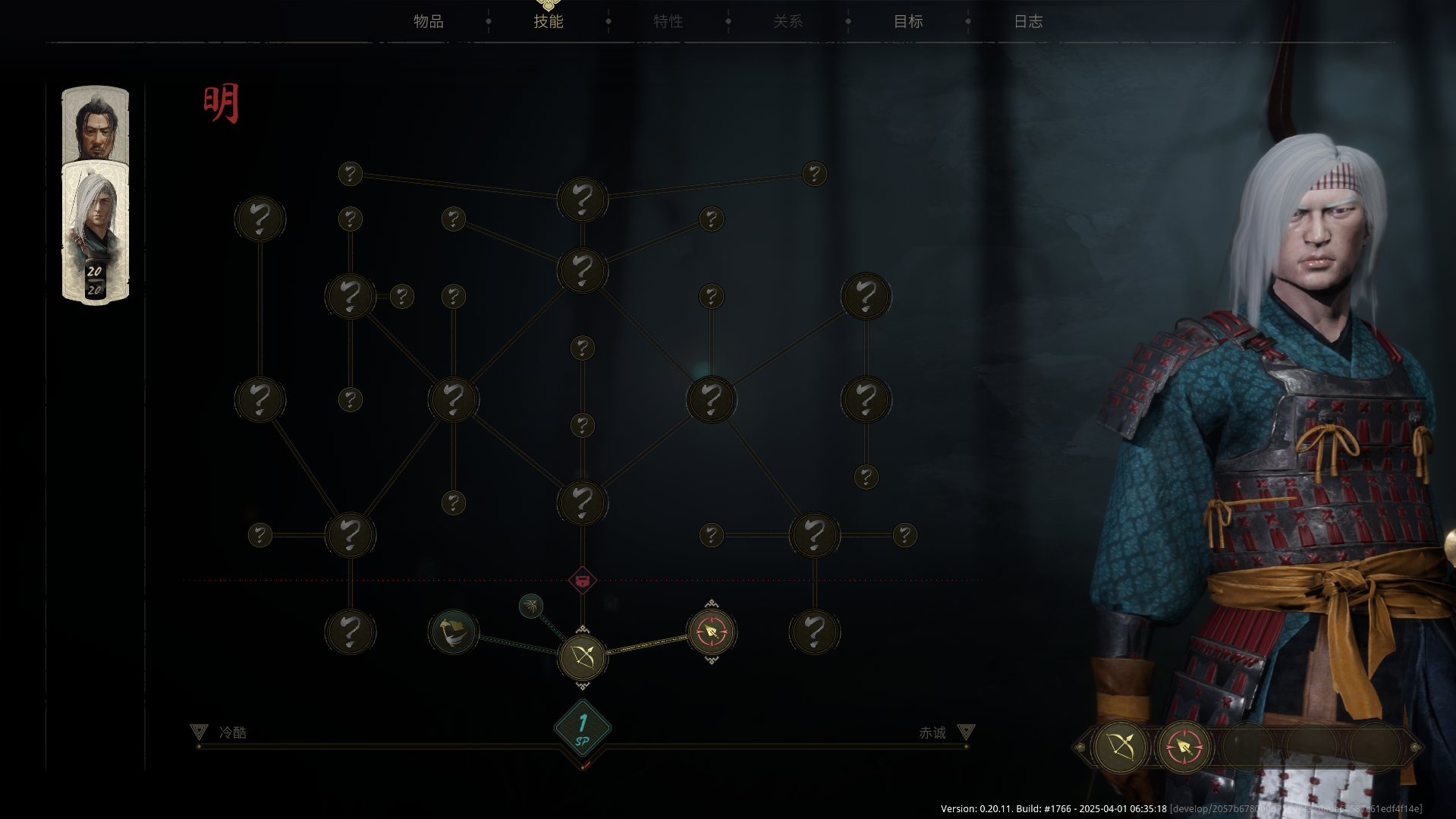Click the red locked diamond node
The height and width of the screenshot is (819, 1456).
coord(582,581)
